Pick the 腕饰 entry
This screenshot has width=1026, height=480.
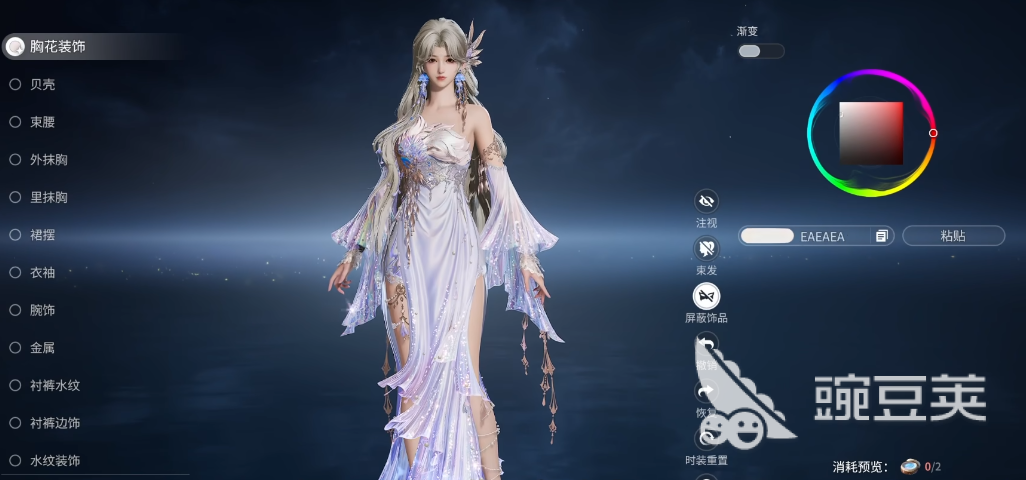[x=43, y=310]
